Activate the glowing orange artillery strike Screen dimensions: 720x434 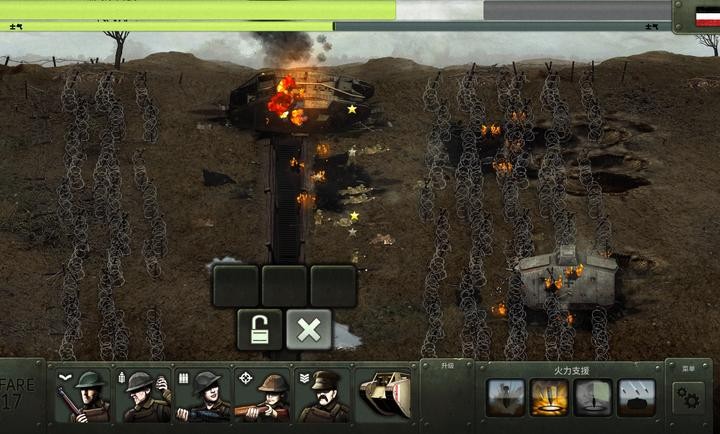(549, 397)
